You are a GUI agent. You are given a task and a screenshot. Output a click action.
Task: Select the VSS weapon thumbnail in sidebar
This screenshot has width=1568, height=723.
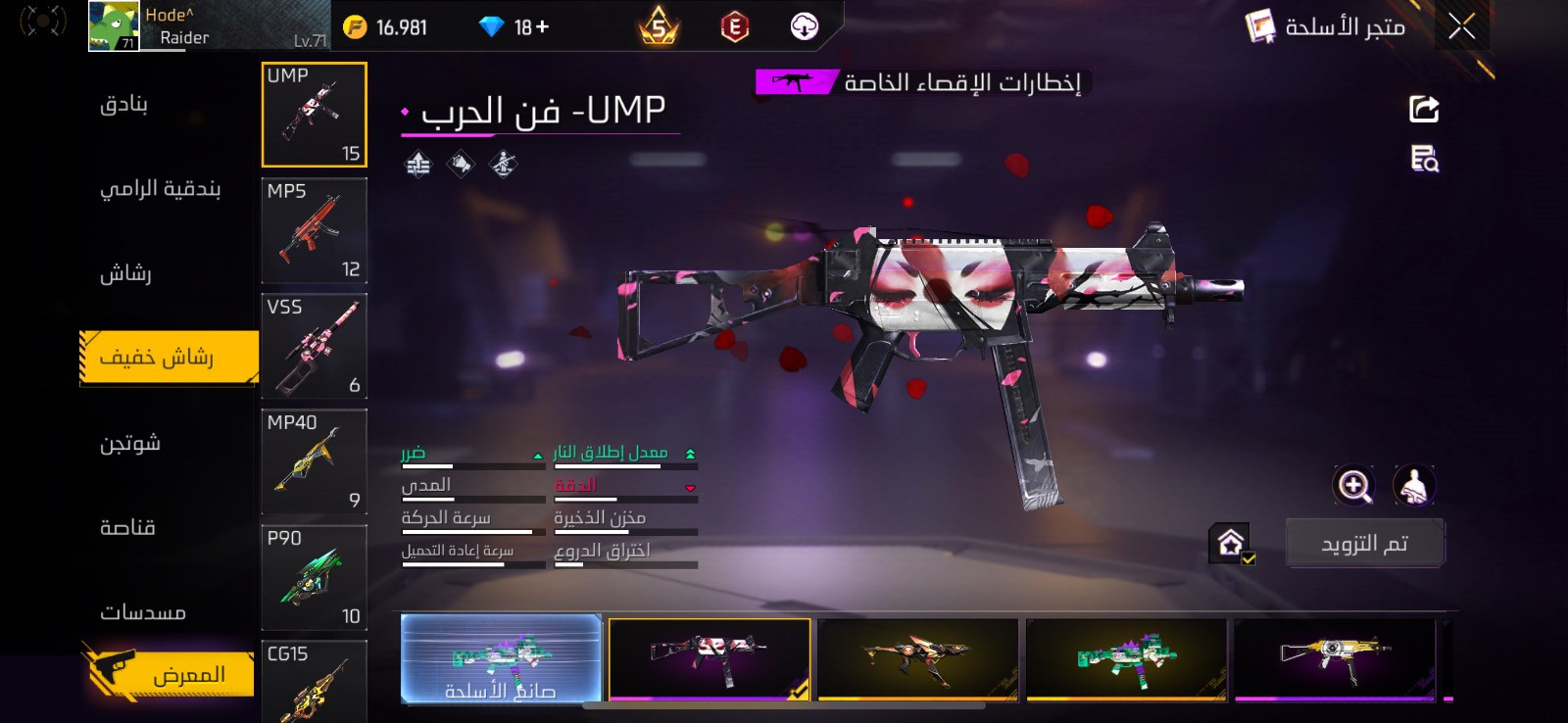tap(314, 346)
